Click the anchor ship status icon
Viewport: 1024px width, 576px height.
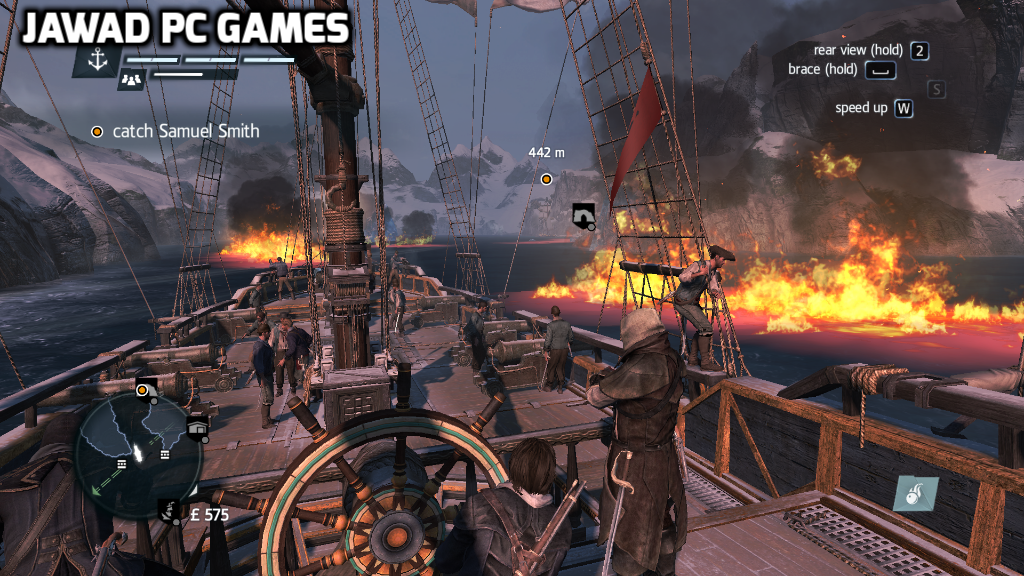coord(96,62)
